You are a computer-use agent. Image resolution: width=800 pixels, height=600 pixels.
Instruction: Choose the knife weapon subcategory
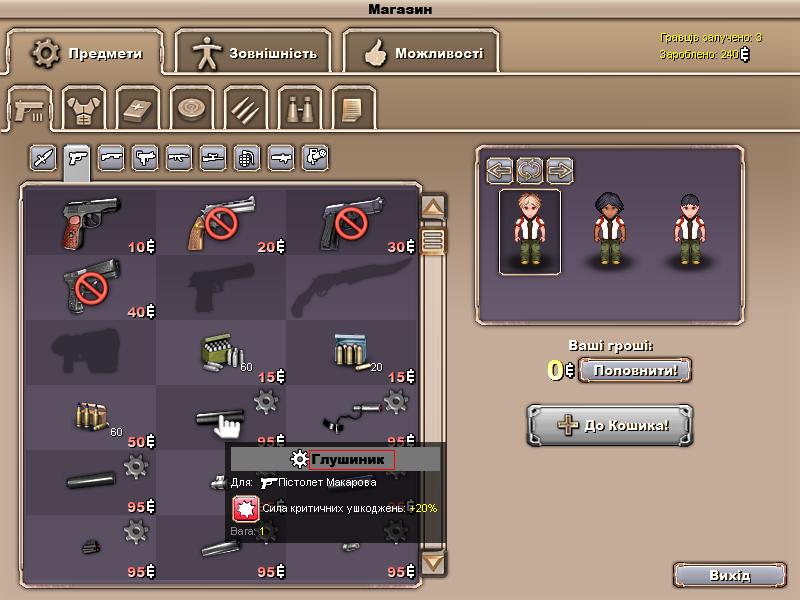[43, 157]
